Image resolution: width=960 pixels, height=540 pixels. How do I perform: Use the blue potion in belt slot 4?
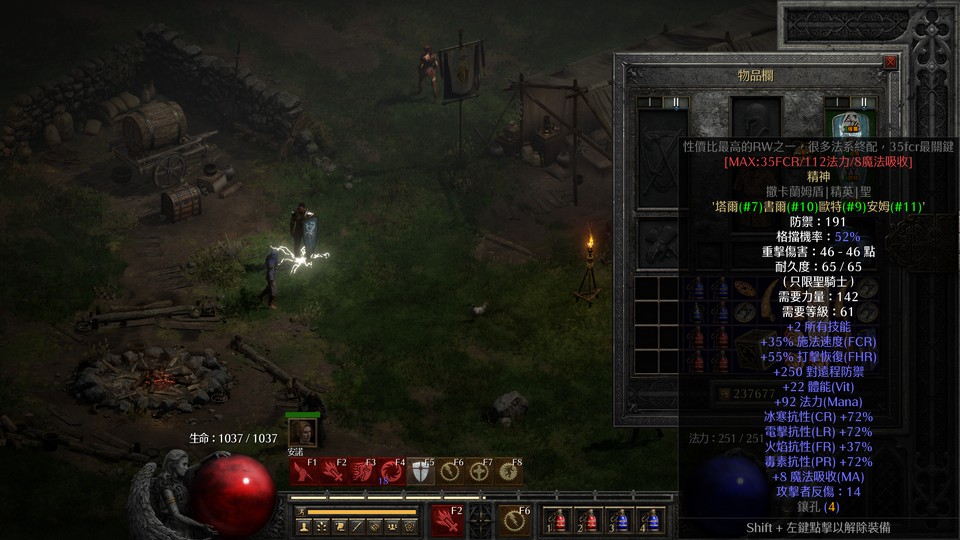pyautogui.click(x=652, y=521)
